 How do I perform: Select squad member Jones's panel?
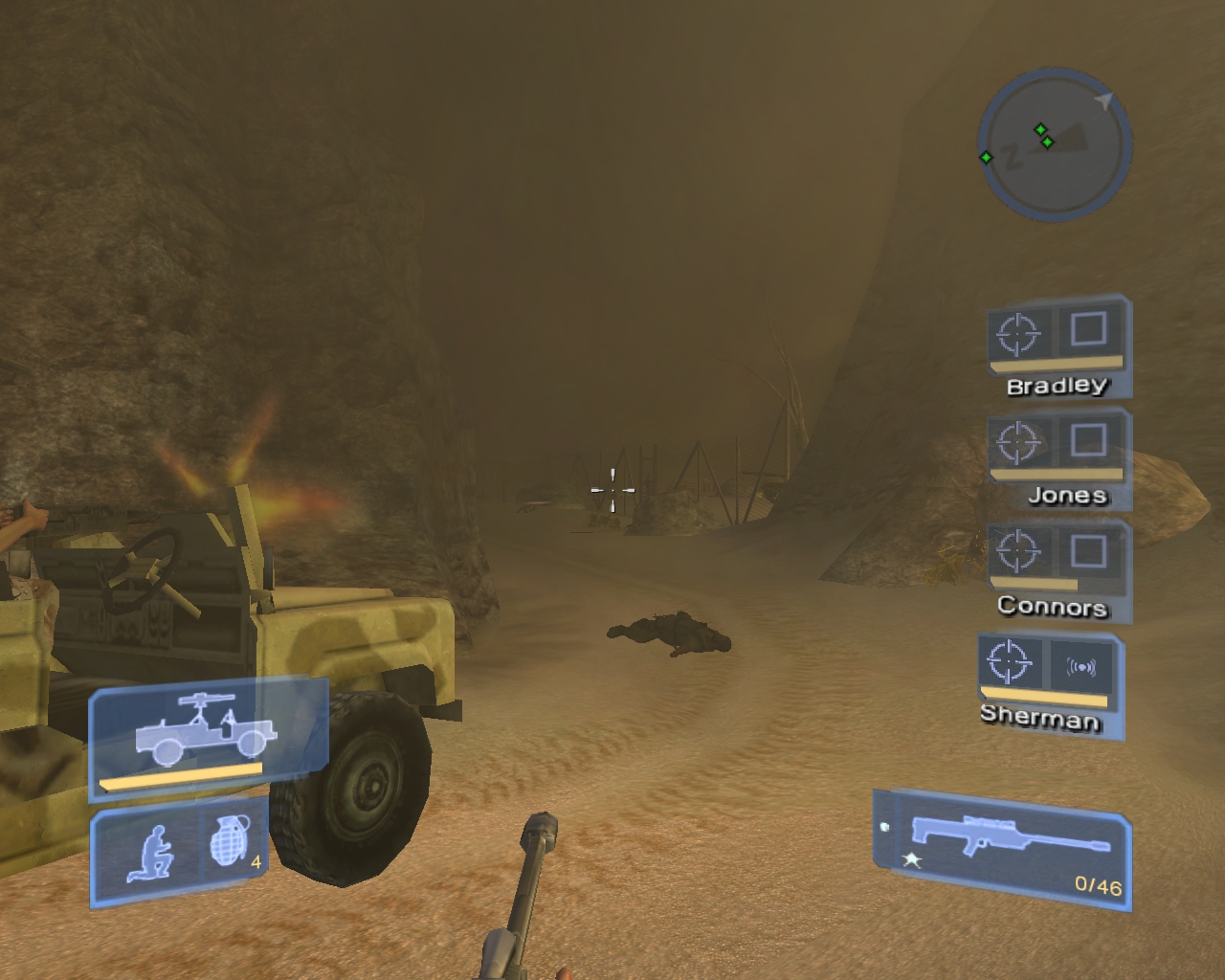[x=1060, y=459]
